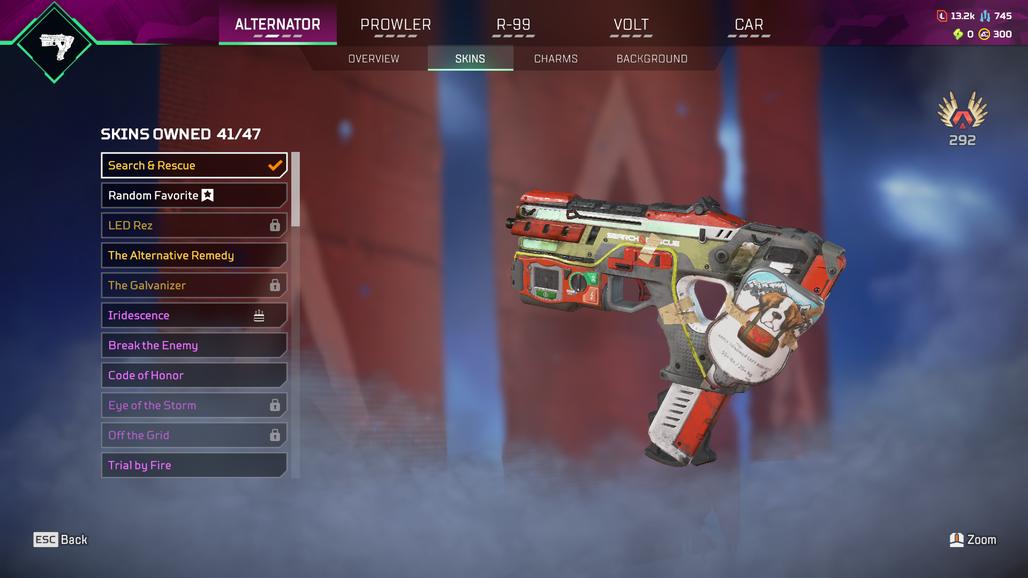
Task: Open the Overview sub-tab
Action: [x=373, y=59]
